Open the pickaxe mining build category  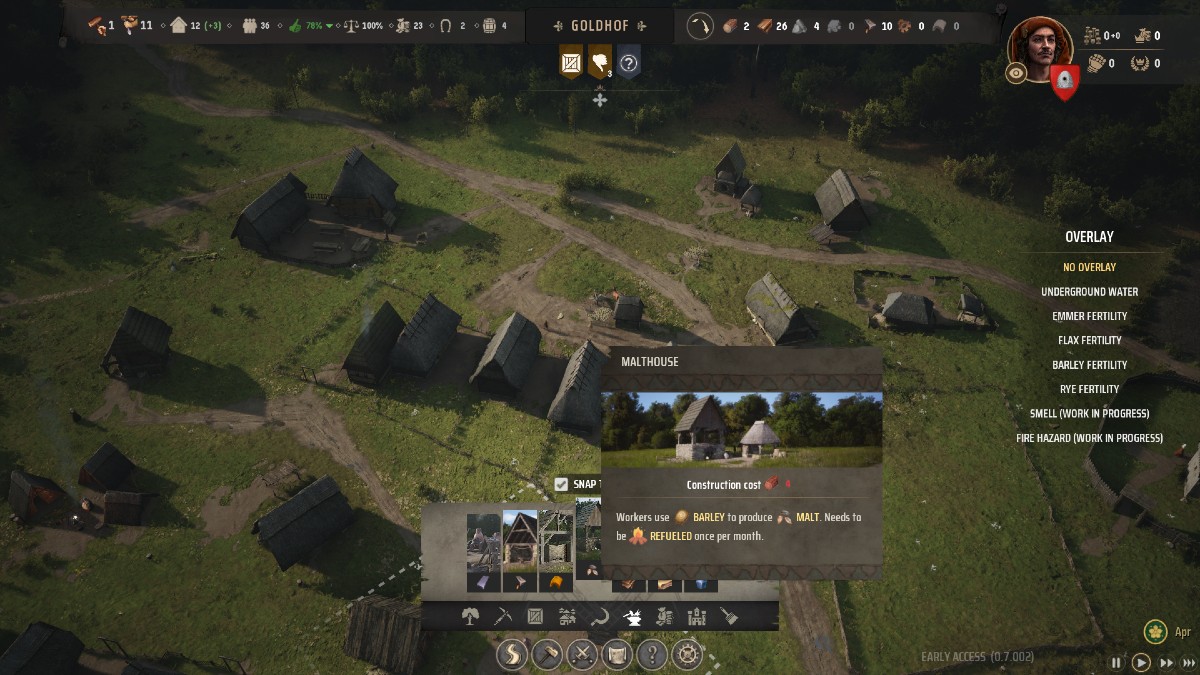(x=502, y=617)
